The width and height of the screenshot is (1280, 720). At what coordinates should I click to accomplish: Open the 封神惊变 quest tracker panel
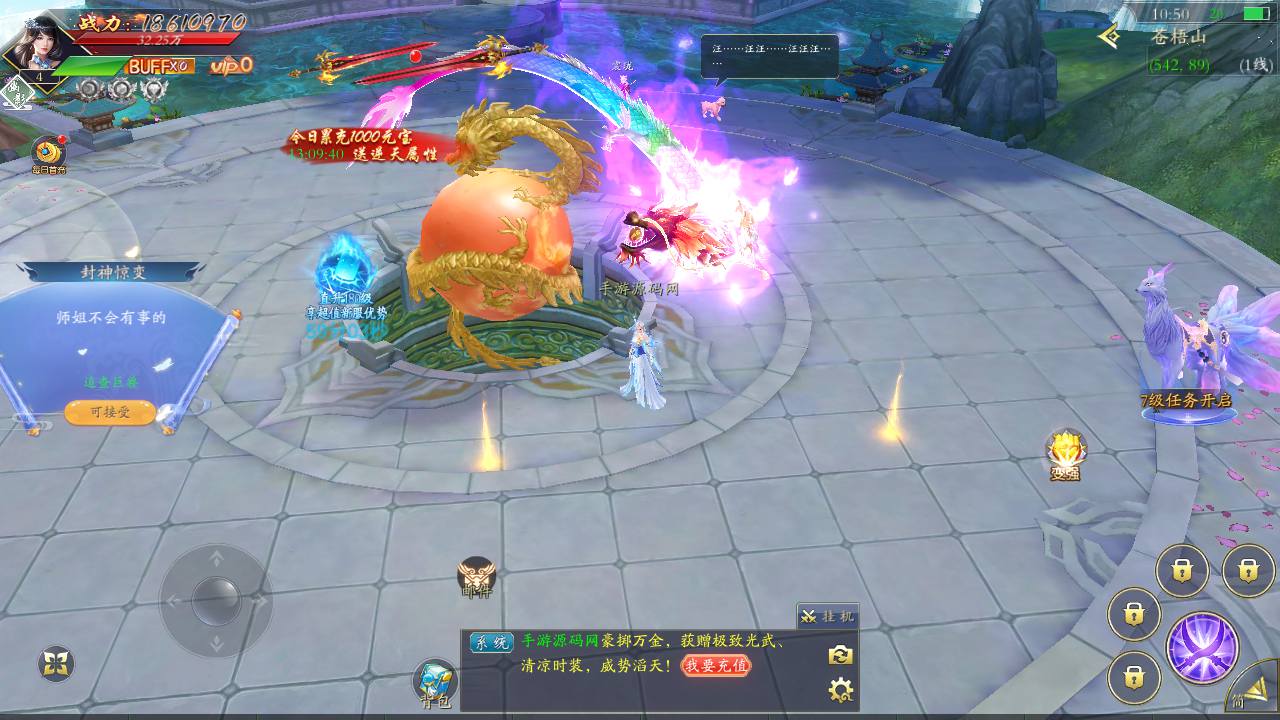112,273
